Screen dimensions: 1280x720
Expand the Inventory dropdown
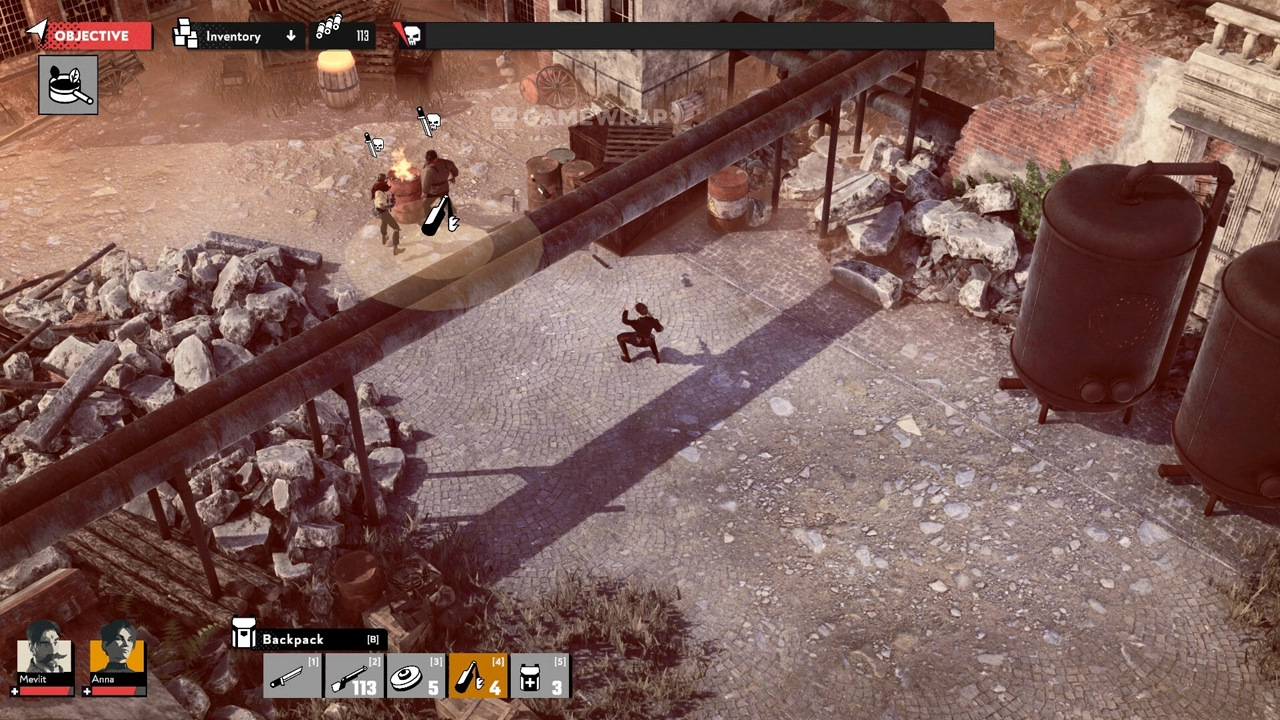click(x=238, y=36)
